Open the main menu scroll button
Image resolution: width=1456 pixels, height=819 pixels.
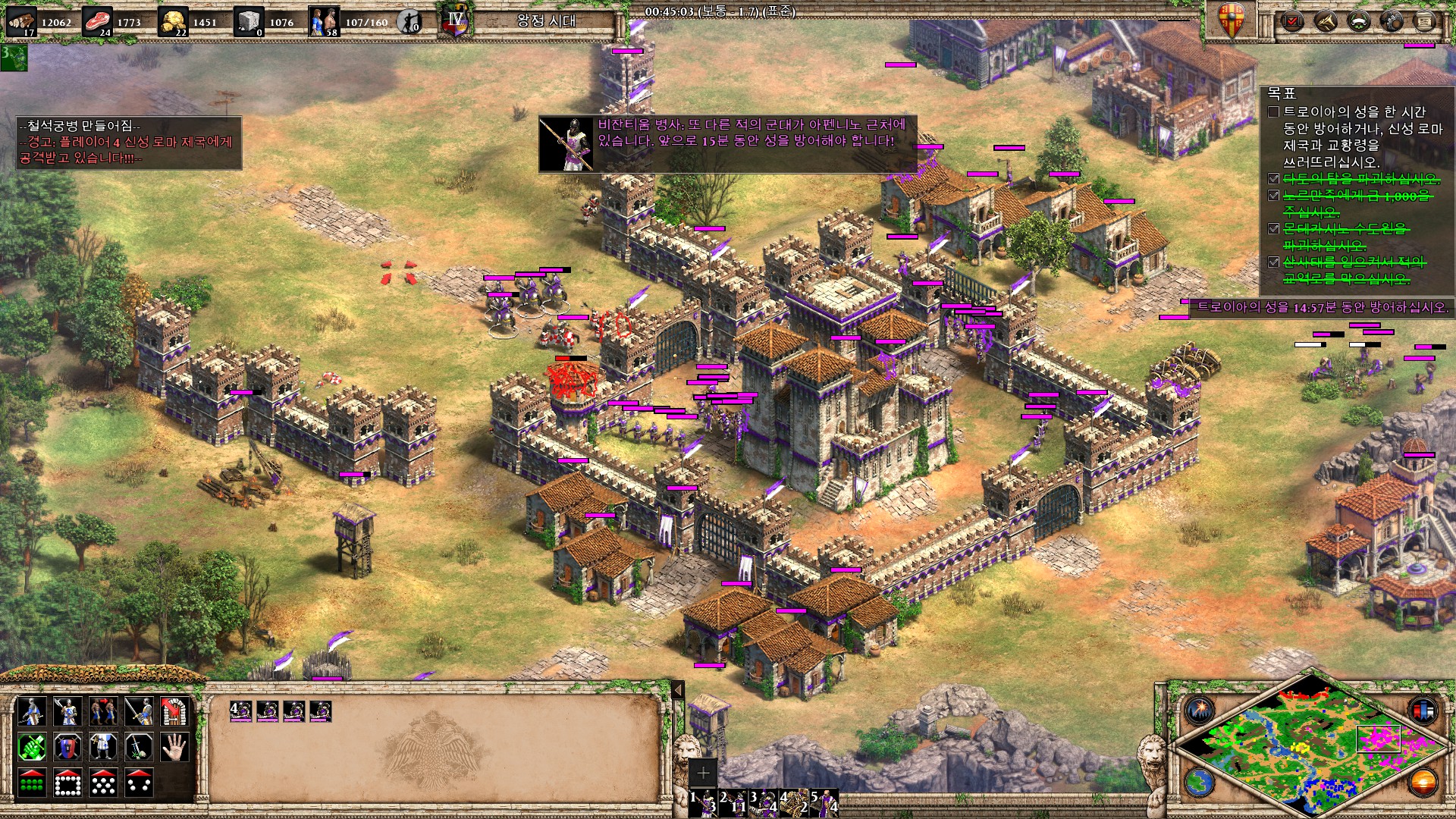point(1425,21)
